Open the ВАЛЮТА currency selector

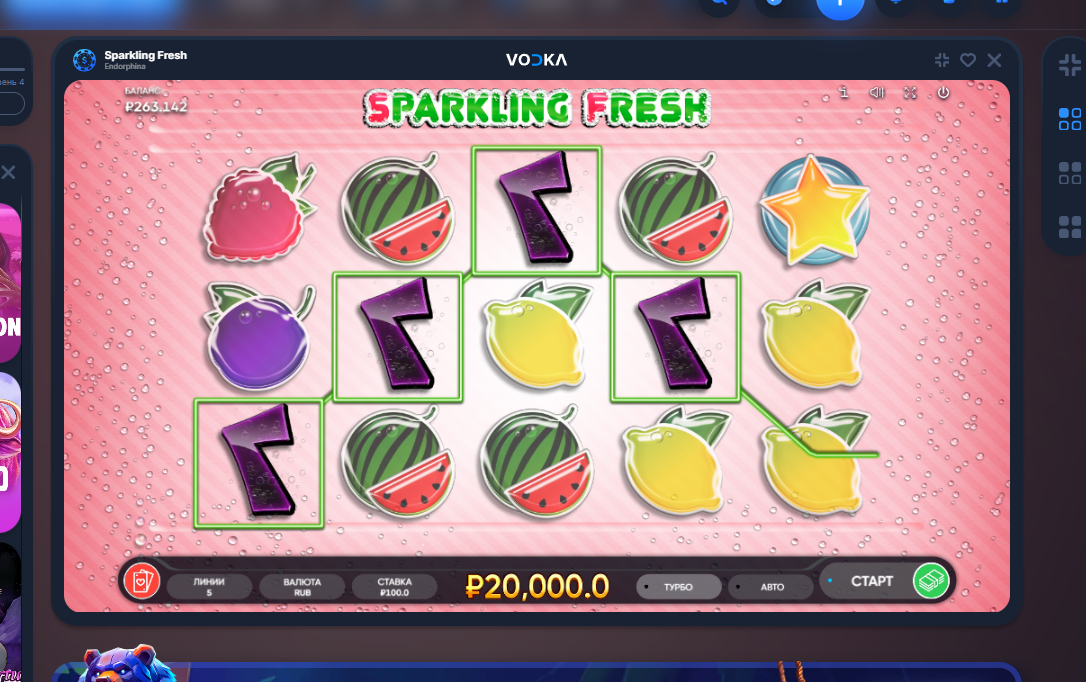tap(302, 587)
